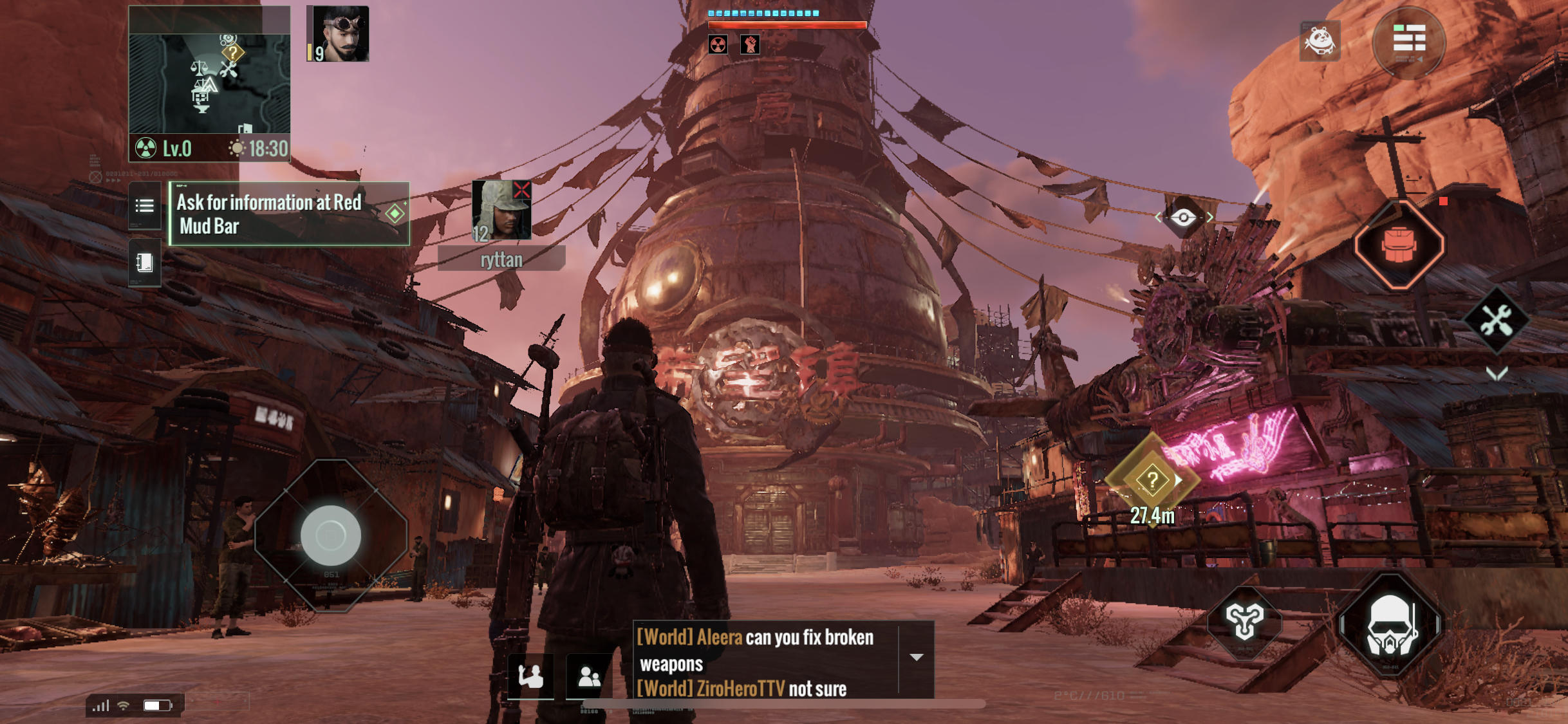1568x724 pixels.
Task: Select the ryttan player name tag
Action: pos(501,259)
